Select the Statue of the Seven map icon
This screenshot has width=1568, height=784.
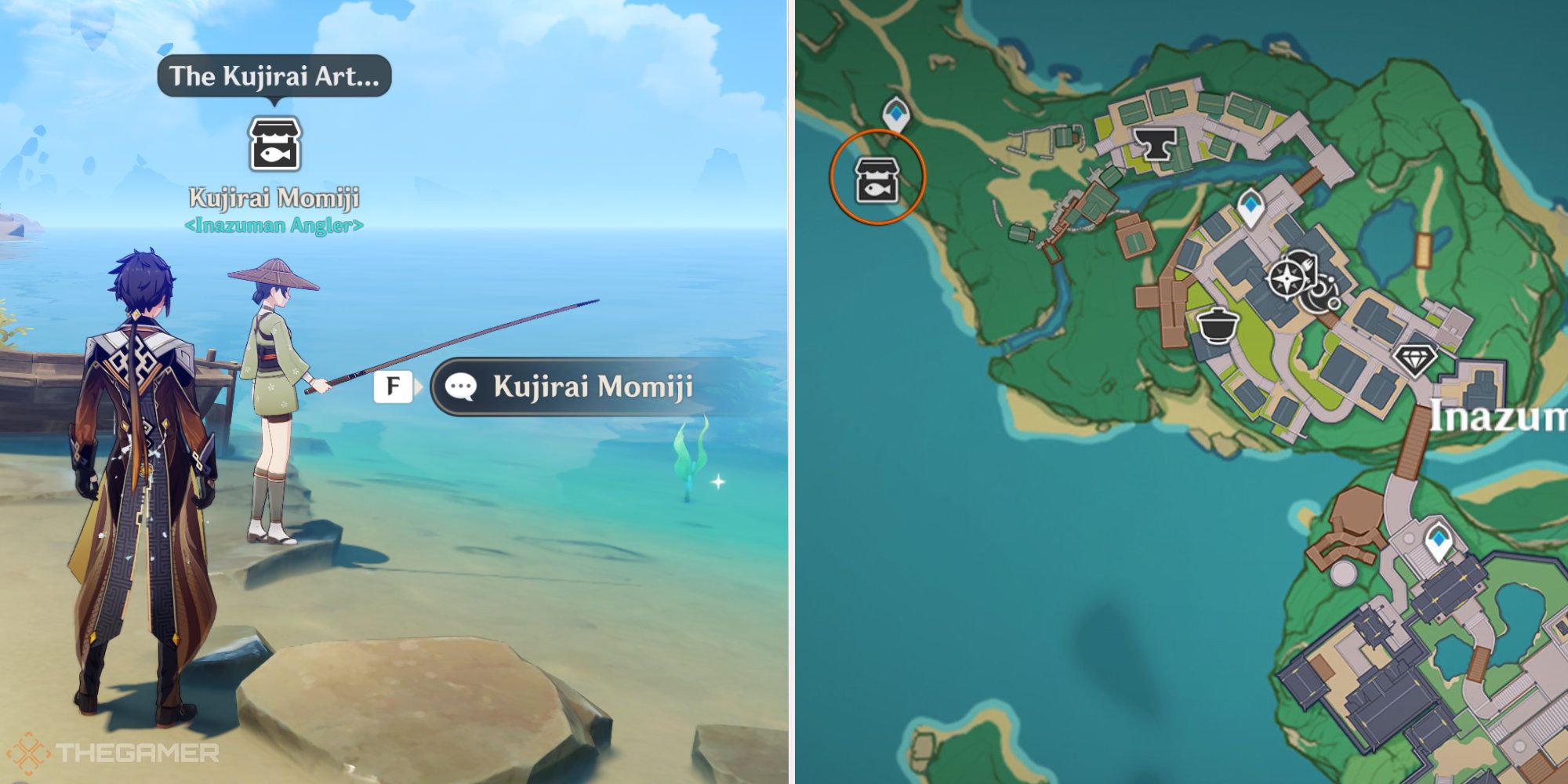[x=1286, y=278]
